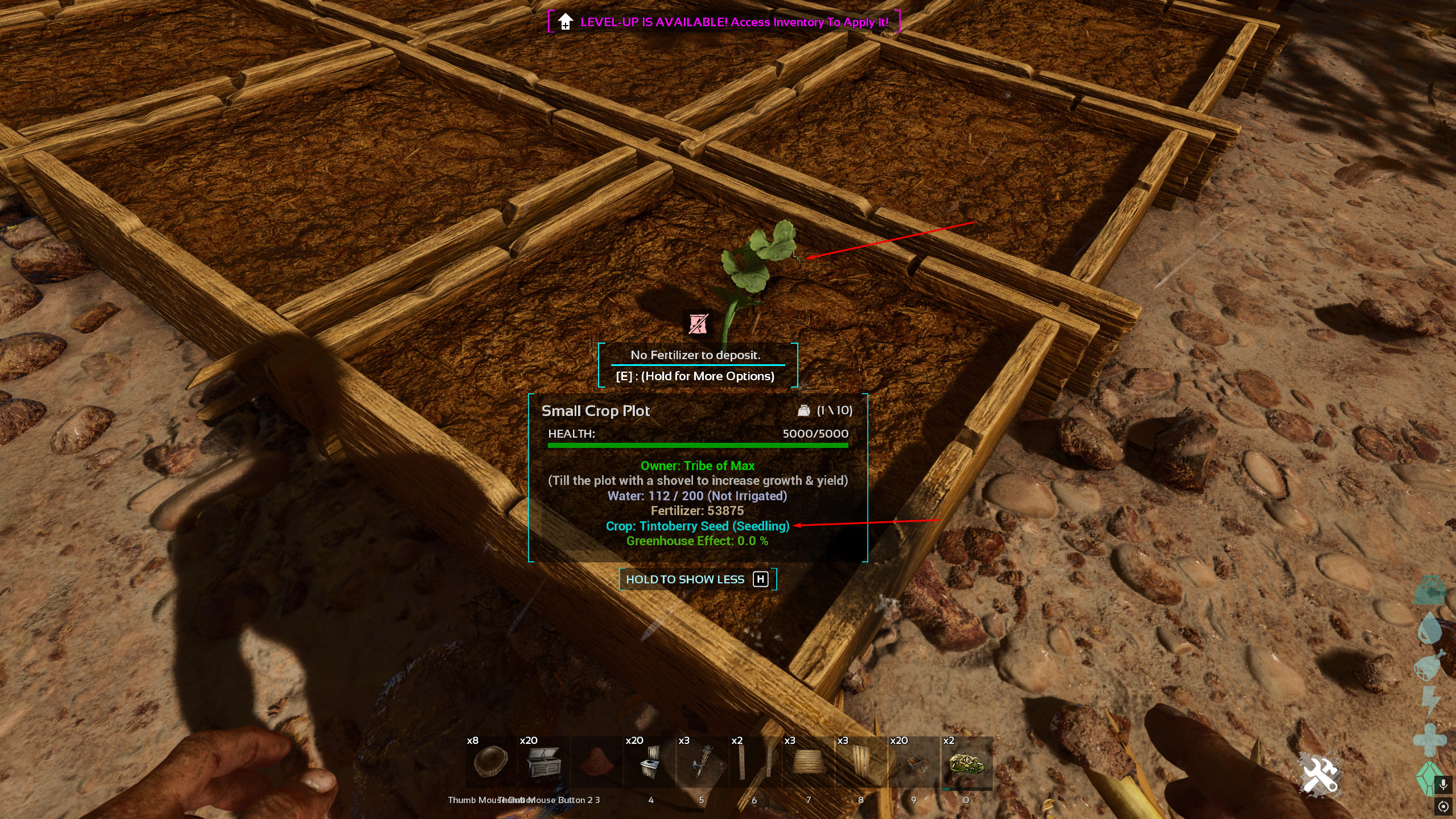Select the wooden pillars hotbar slot
The image size is (1456, 819).
[754, 763]
